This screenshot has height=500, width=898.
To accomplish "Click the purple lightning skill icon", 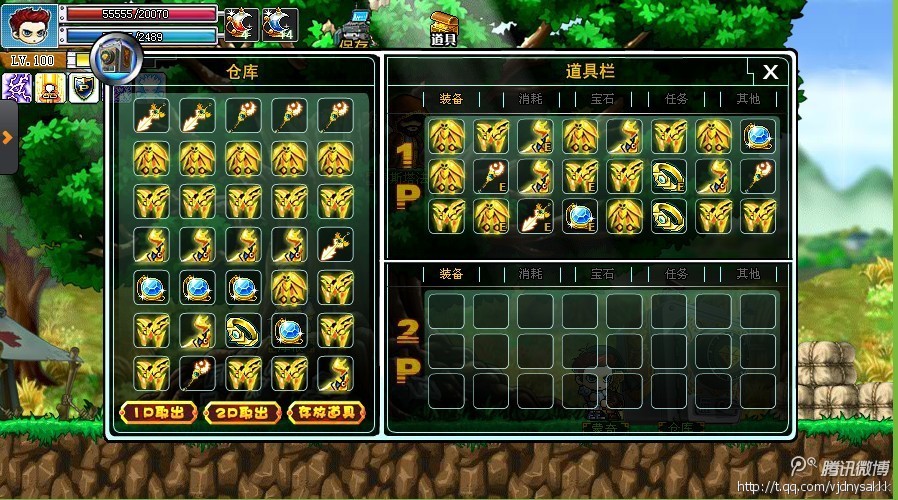I will (x=17, y=88).
